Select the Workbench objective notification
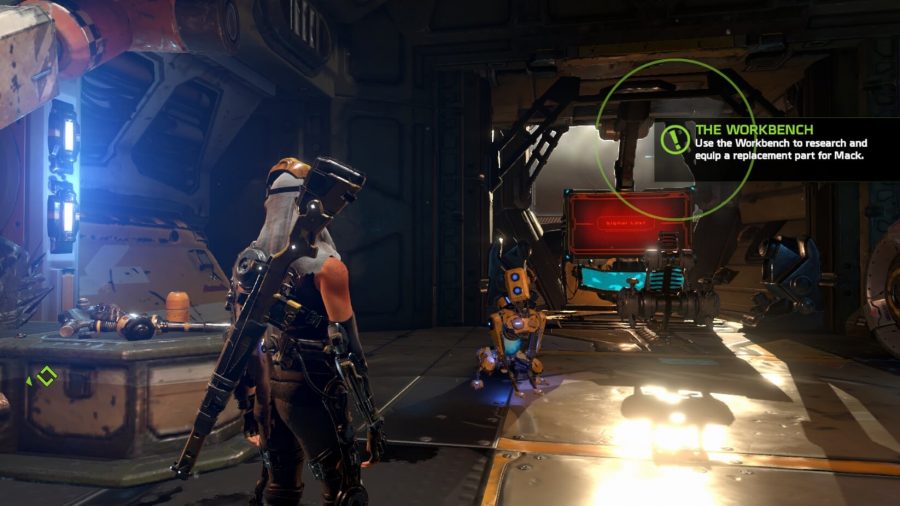Screen dimensions: 900x506 [x=782, y=143]
